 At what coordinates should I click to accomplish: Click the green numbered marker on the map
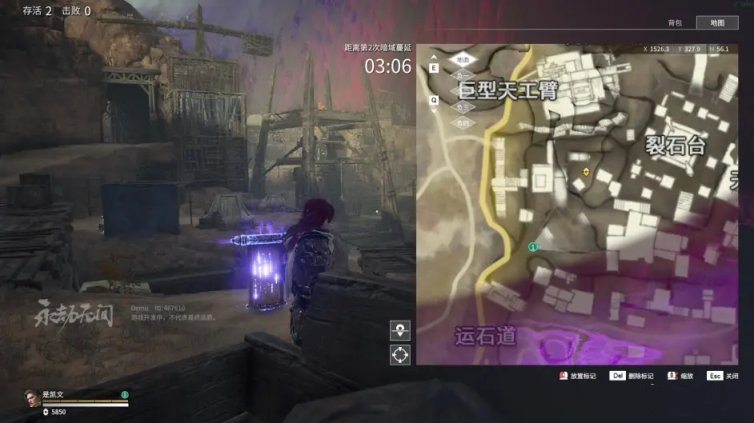point(533,246)
